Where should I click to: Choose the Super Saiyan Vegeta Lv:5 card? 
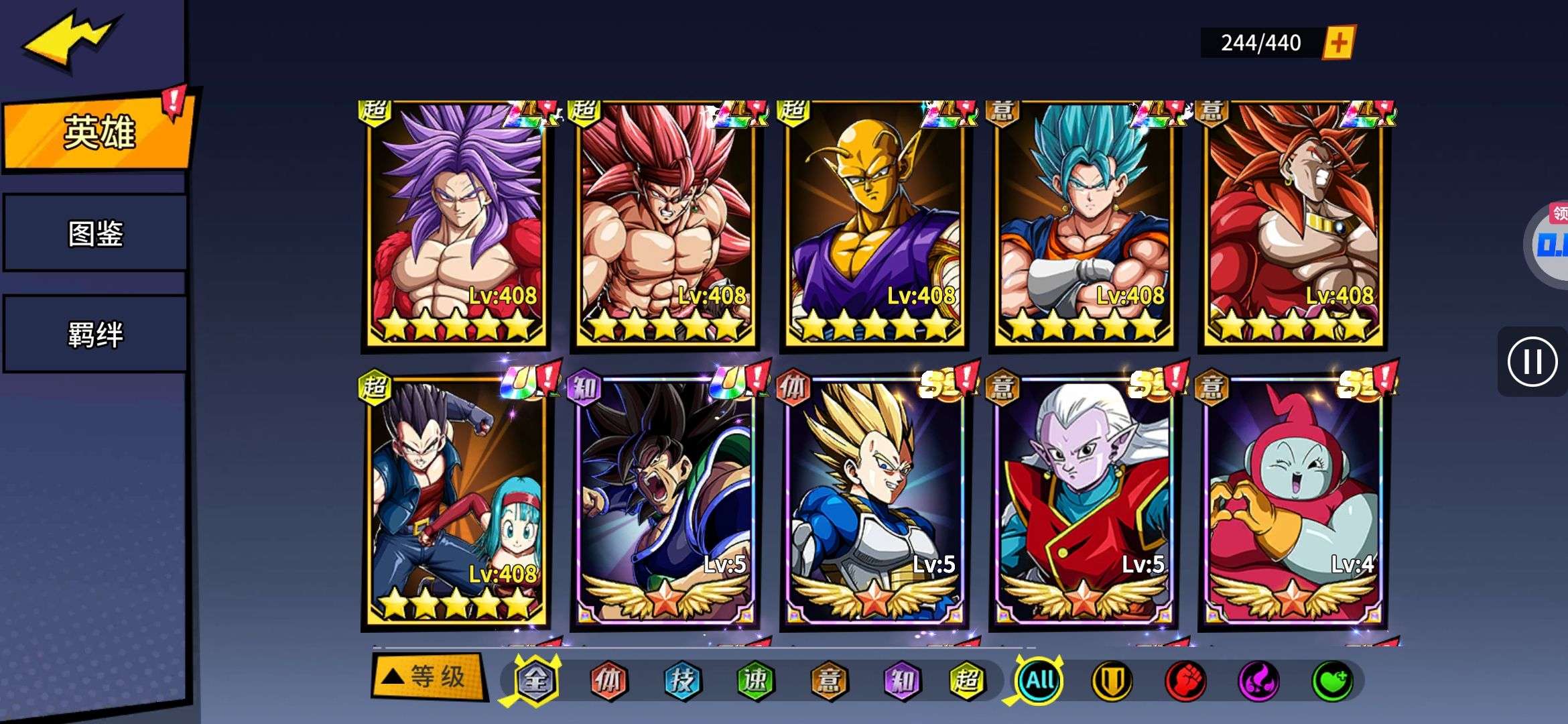pos(875,503)
